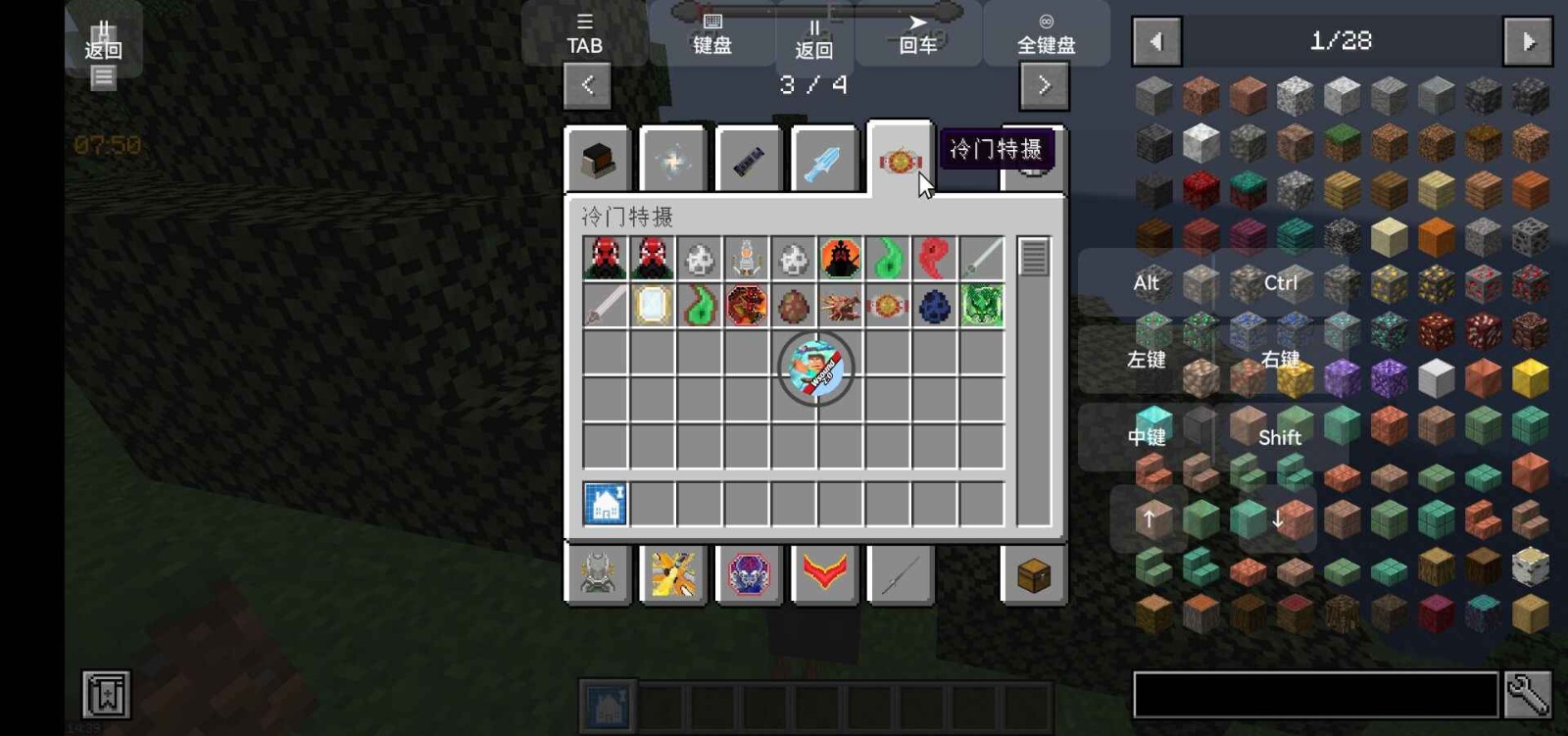Viewport: 1568px width, 736px height.
Task: Grab the dark blue spotted egg item
Action: click(934, 306)
